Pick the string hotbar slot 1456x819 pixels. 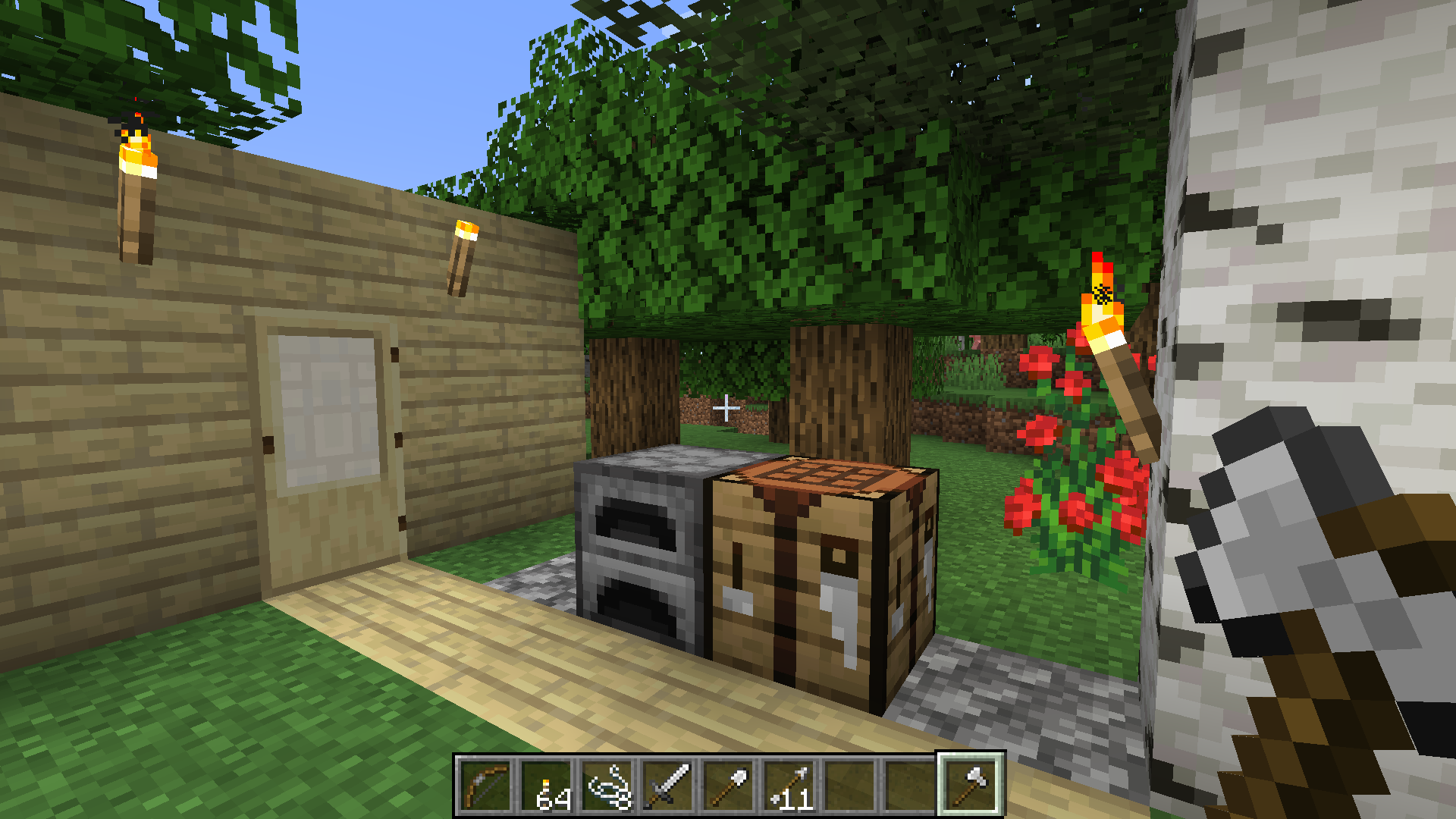click(607, 786)
